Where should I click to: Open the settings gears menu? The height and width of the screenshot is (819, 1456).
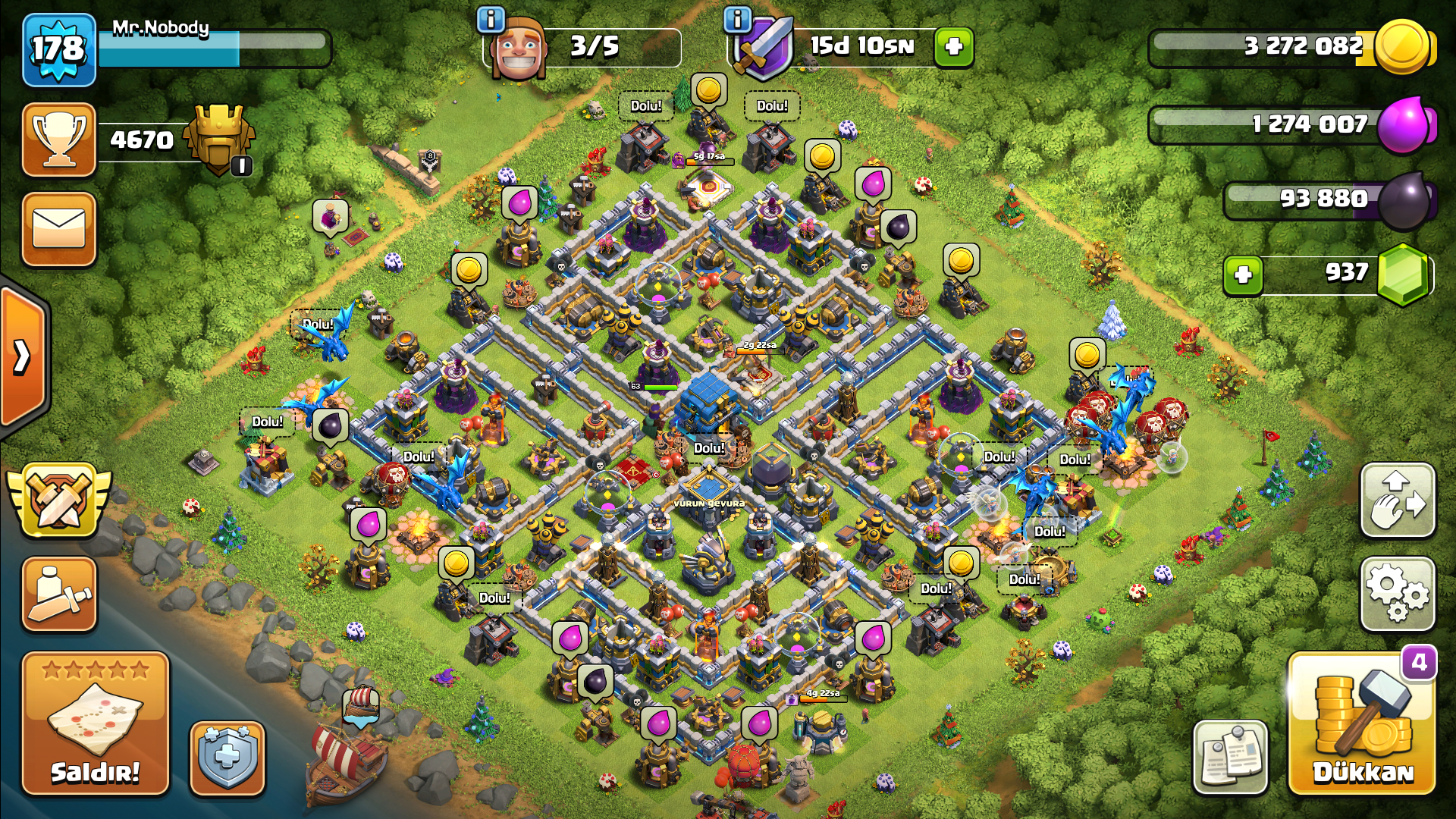click(1397, 595)
